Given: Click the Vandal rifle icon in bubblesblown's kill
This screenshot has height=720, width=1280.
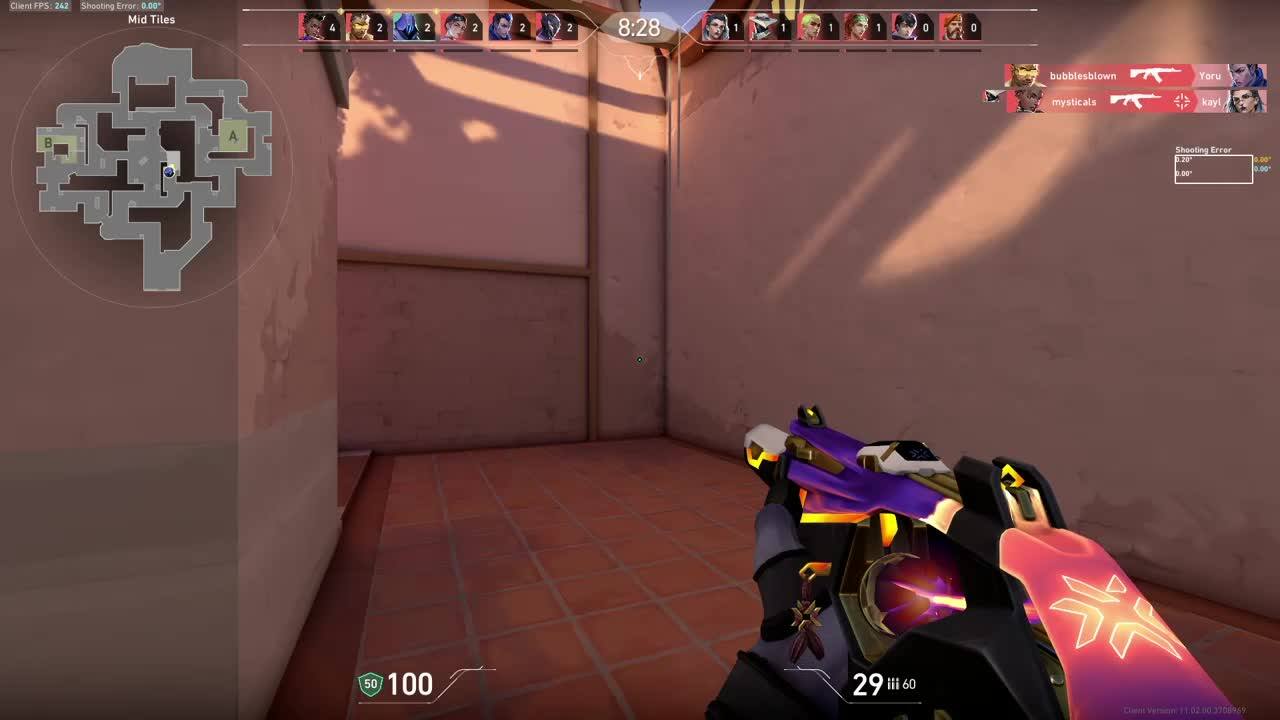Looking at the screenshot, I should pos(1152,75).
